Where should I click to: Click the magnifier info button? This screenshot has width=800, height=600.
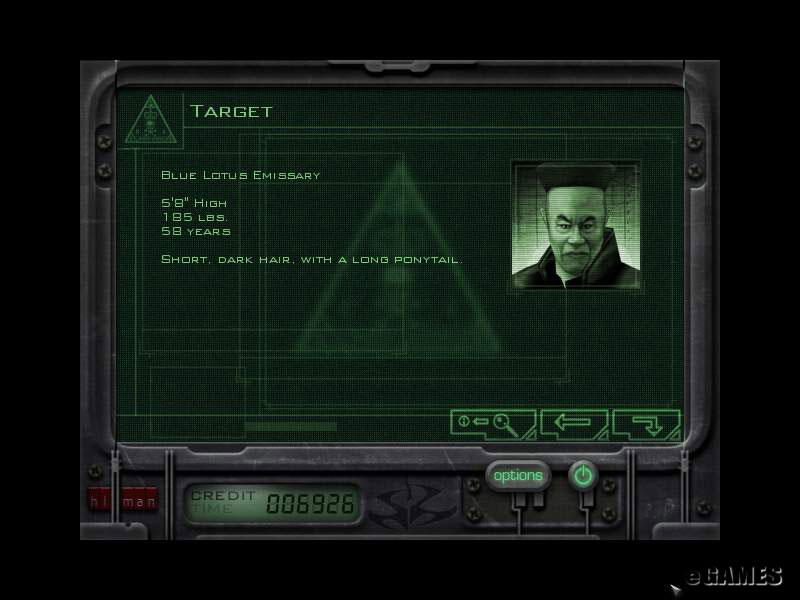tap(491, 423)
